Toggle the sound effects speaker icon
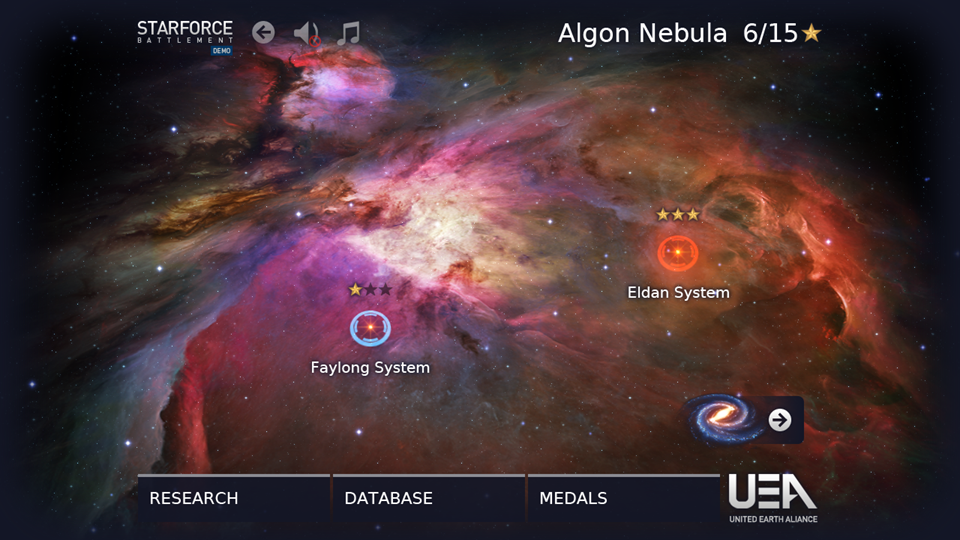Viewport: 960px width, 540px height. point(306,34)
